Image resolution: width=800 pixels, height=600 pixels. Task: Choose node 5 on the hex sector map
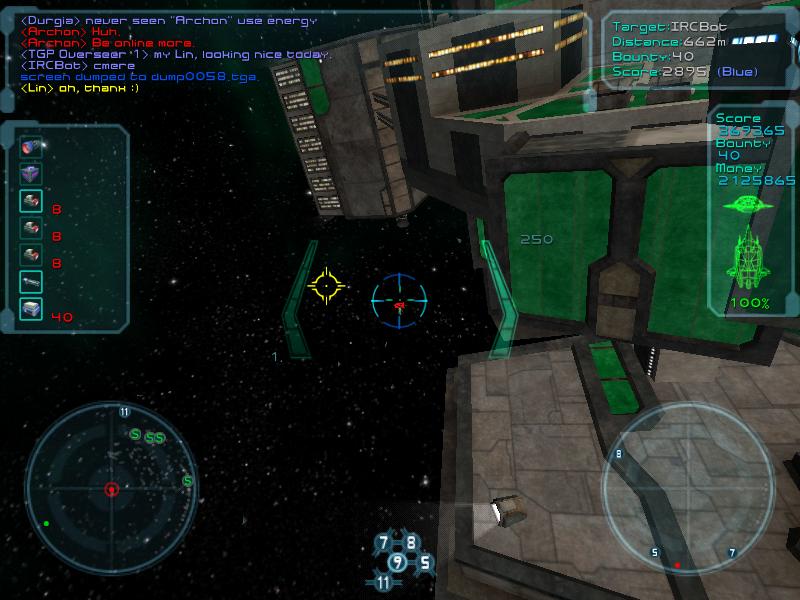(x=424, y=562)
